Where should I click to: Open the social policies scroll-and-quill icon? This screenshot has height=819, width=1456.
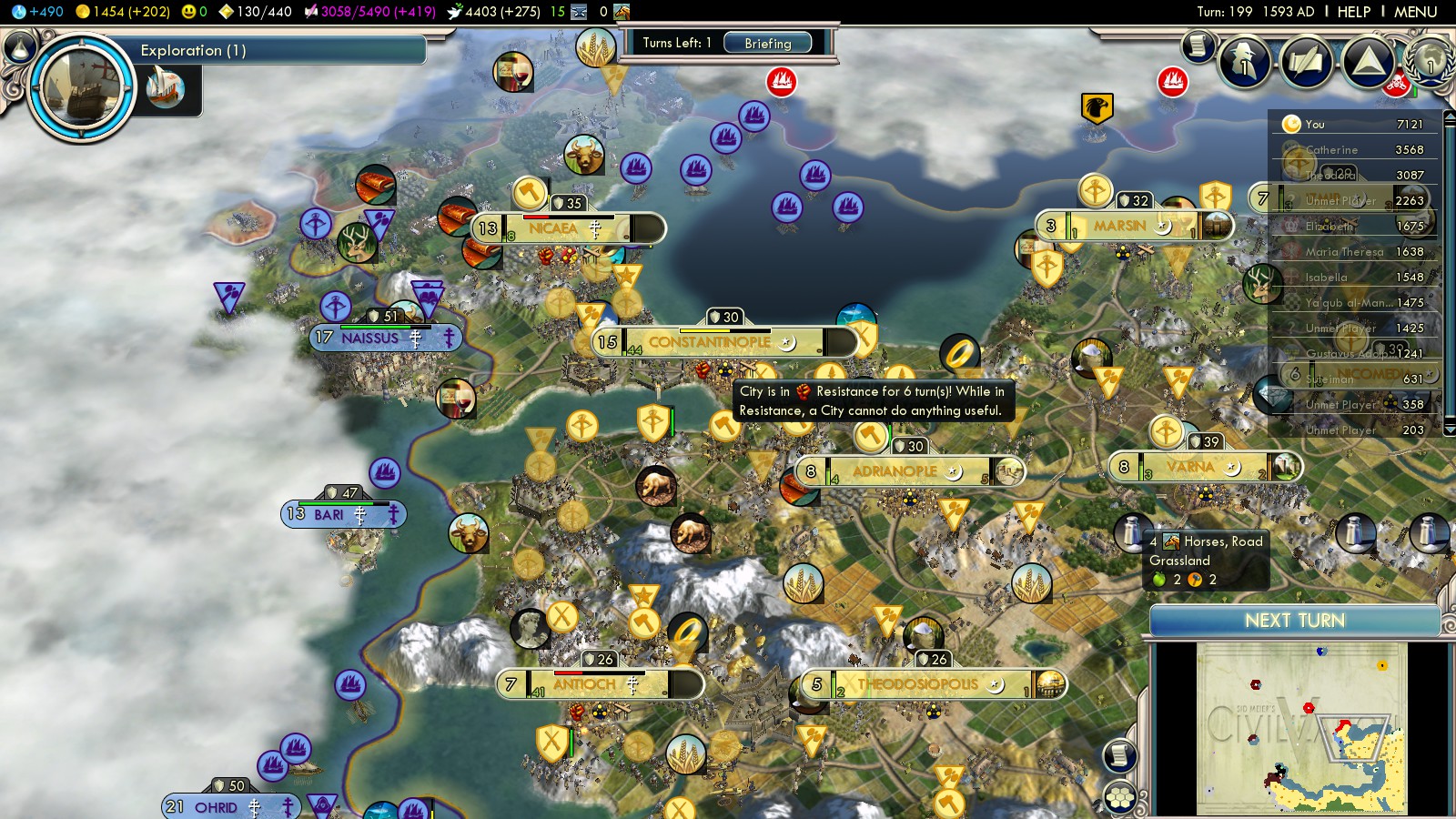click(x=1306, y=62)
